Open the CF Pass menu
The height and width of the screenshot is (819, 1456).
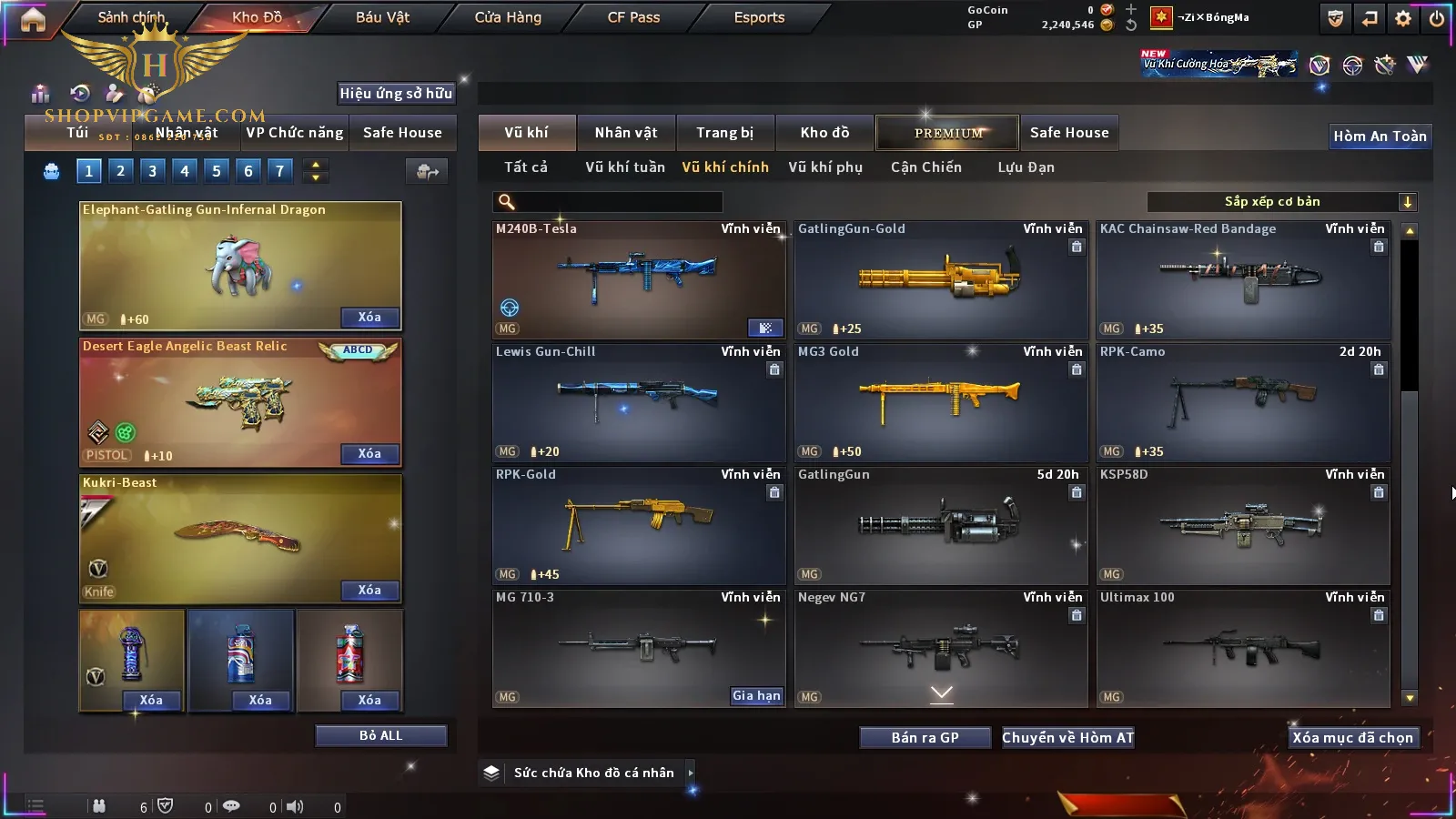[x=633, y=17]
